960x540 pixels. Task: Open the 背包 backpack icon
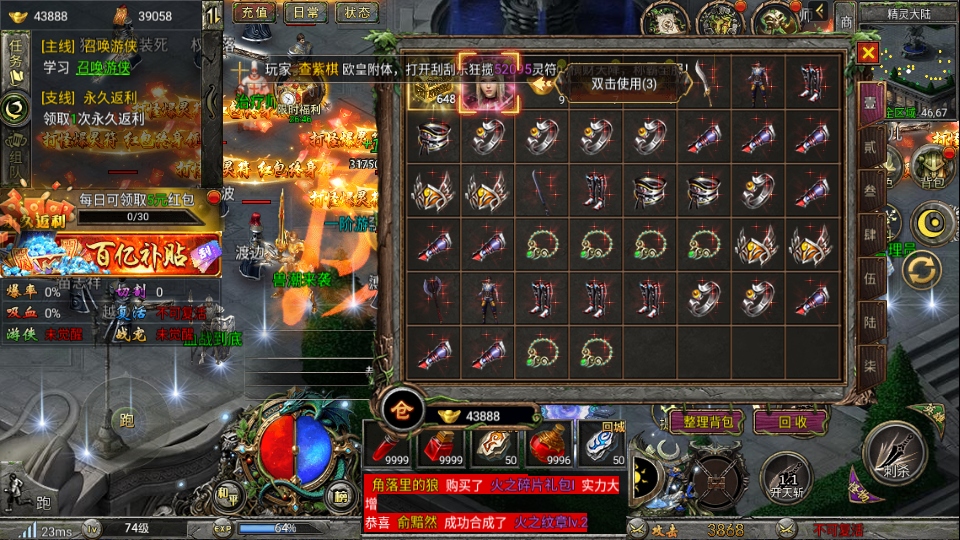pyautogui.click(x=933, y=173)
